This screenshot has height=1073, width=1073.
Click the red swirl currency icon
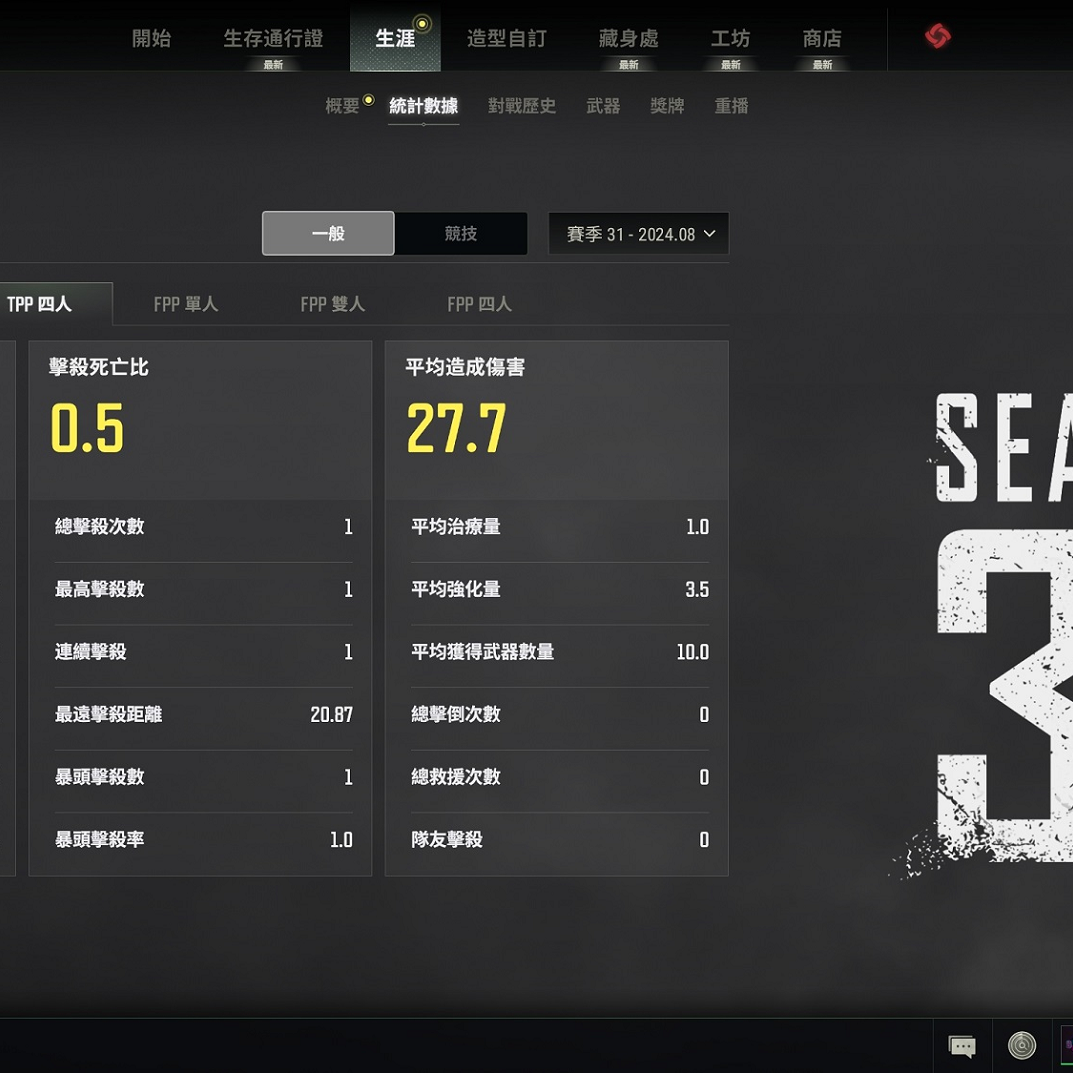tap(937, 37)
